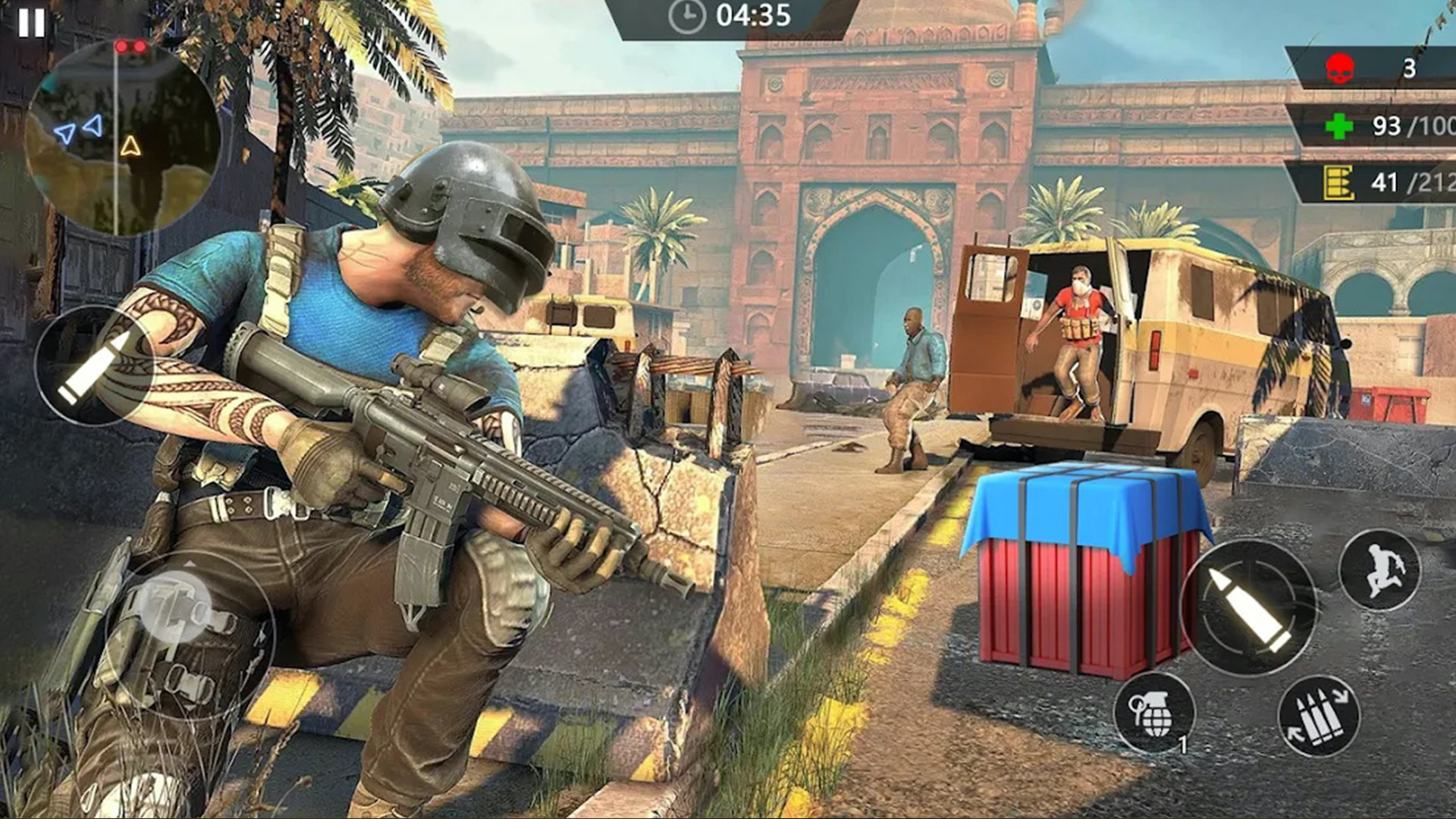
Task: Throw a grenade using the grenade icon
Action: (x=1153, y=713)
